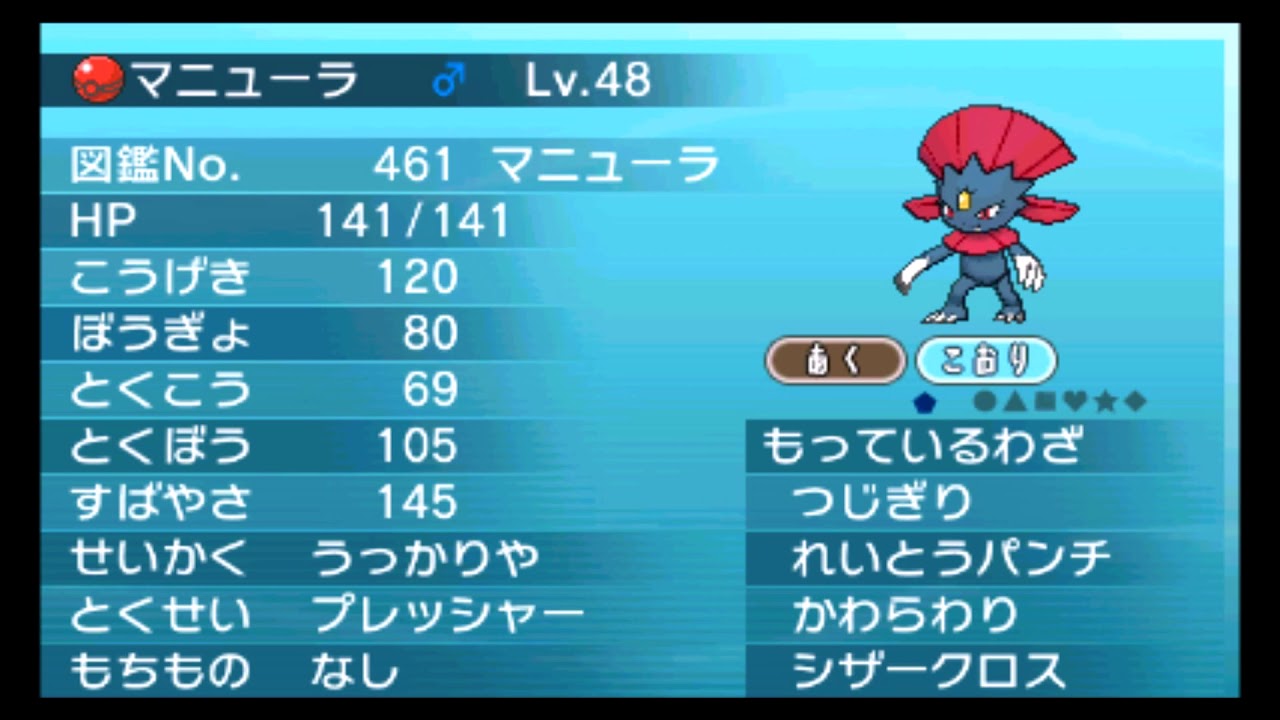Toggle the circle marking
Screen dimensions: 1280x720
tap(984, 399)
